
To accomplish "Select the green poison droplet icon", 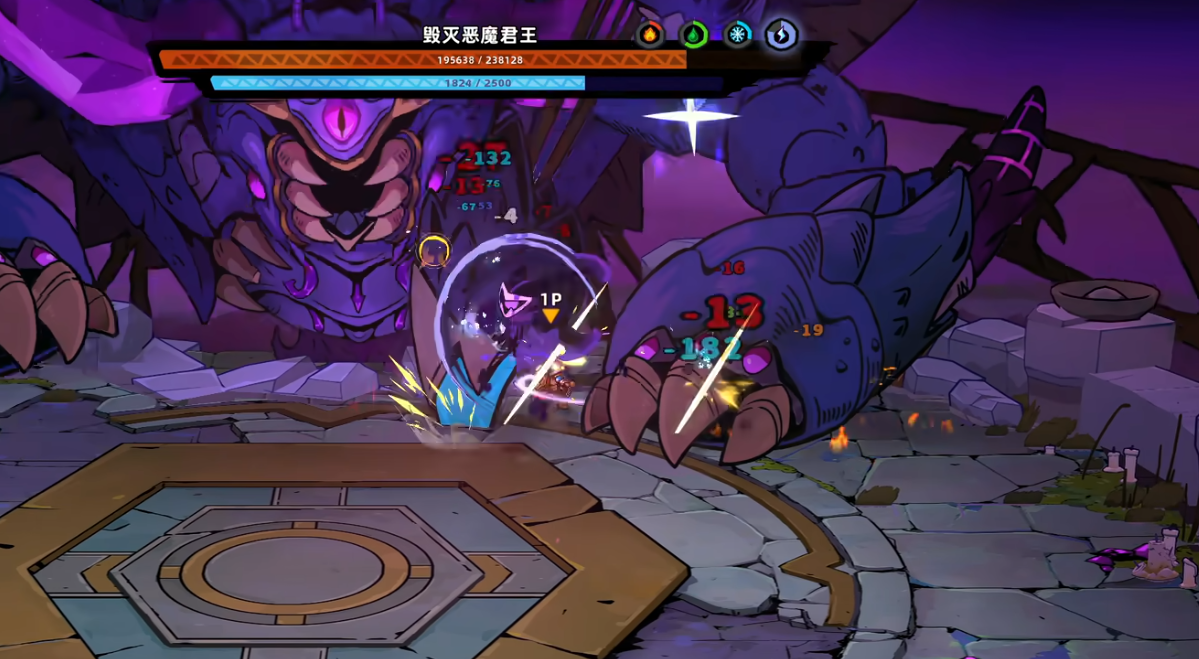I will (693, 35).
